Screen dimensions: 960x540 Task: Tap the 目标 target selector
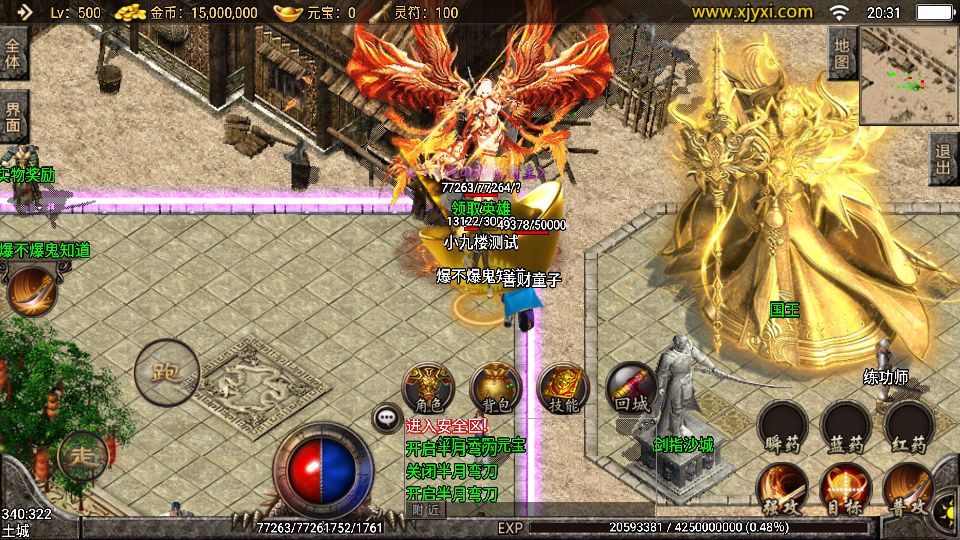pos(844,490)
